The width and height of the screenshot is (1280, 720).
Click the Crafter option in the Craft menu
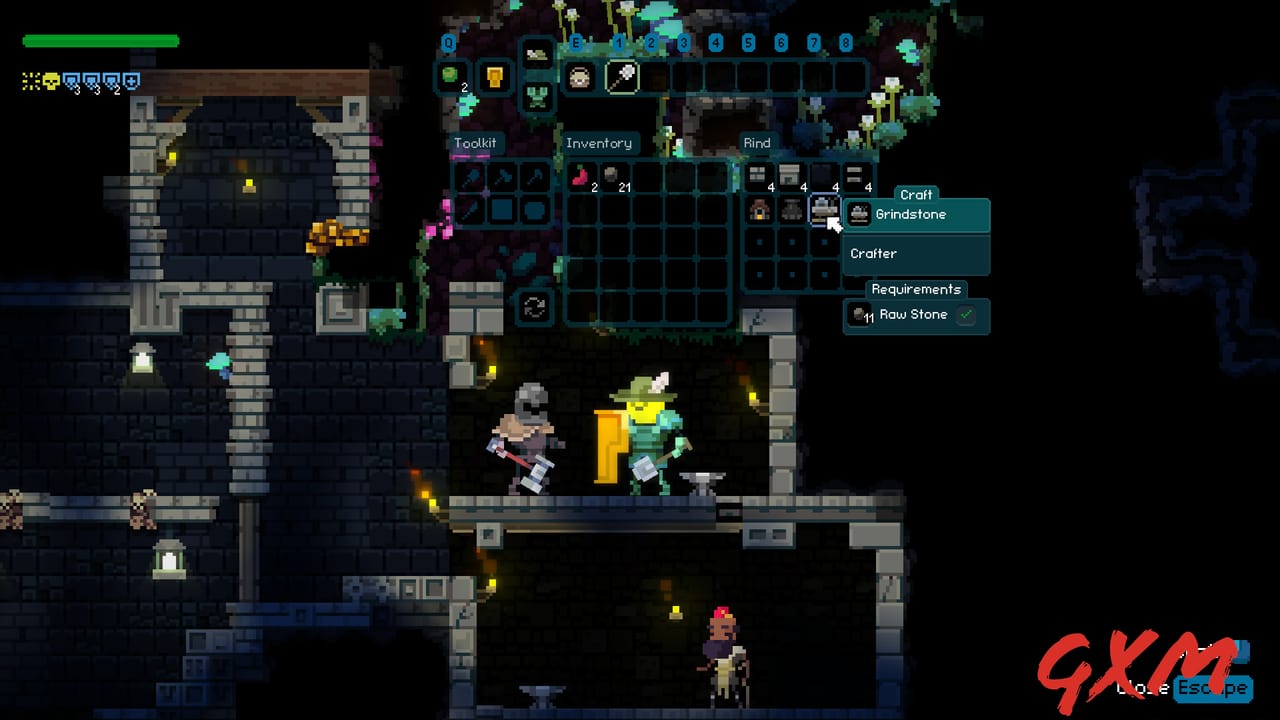pos(873,254)
